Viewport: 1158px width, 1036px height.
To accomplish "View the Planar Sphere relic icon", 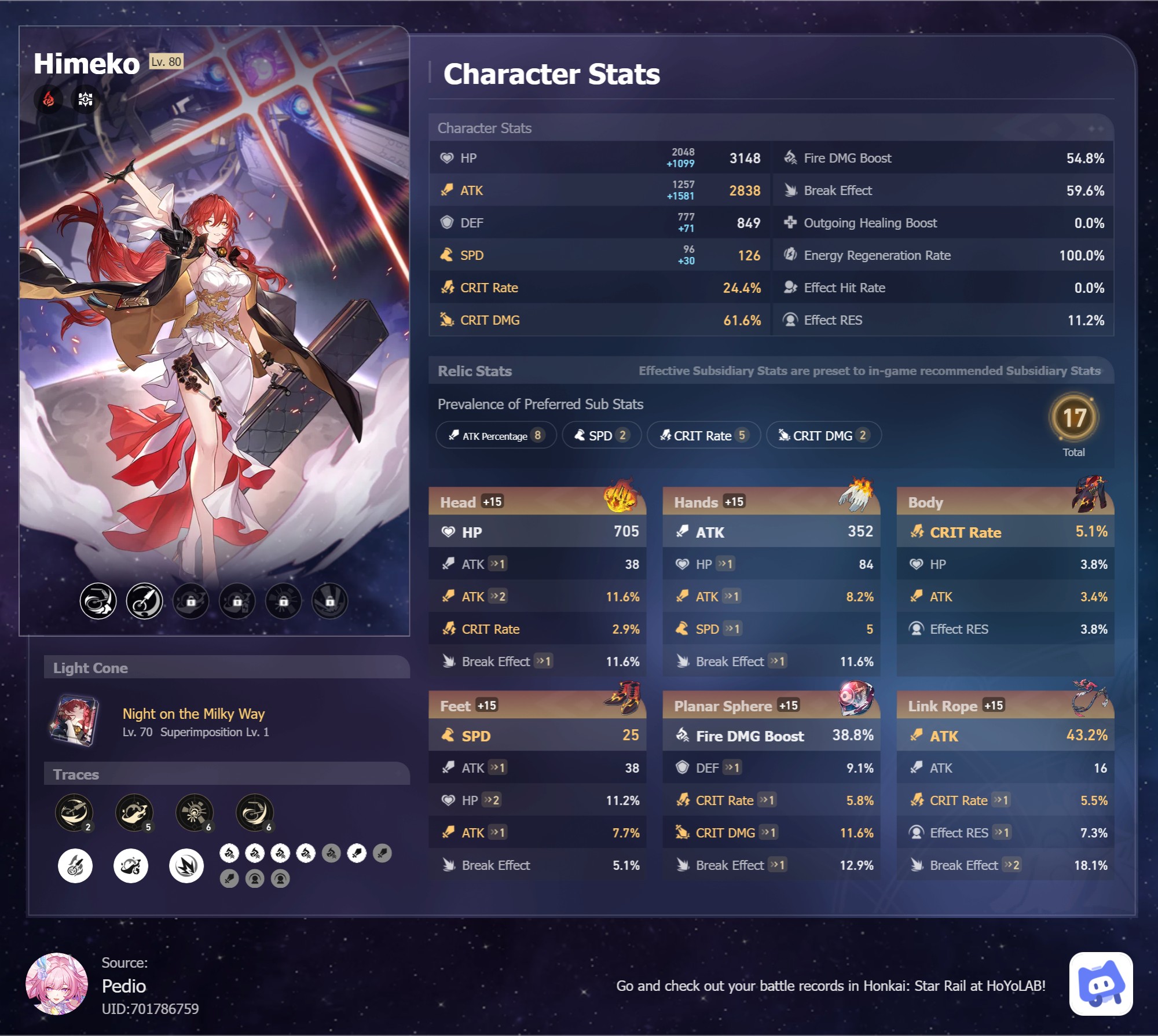I will tap(856, 697).
